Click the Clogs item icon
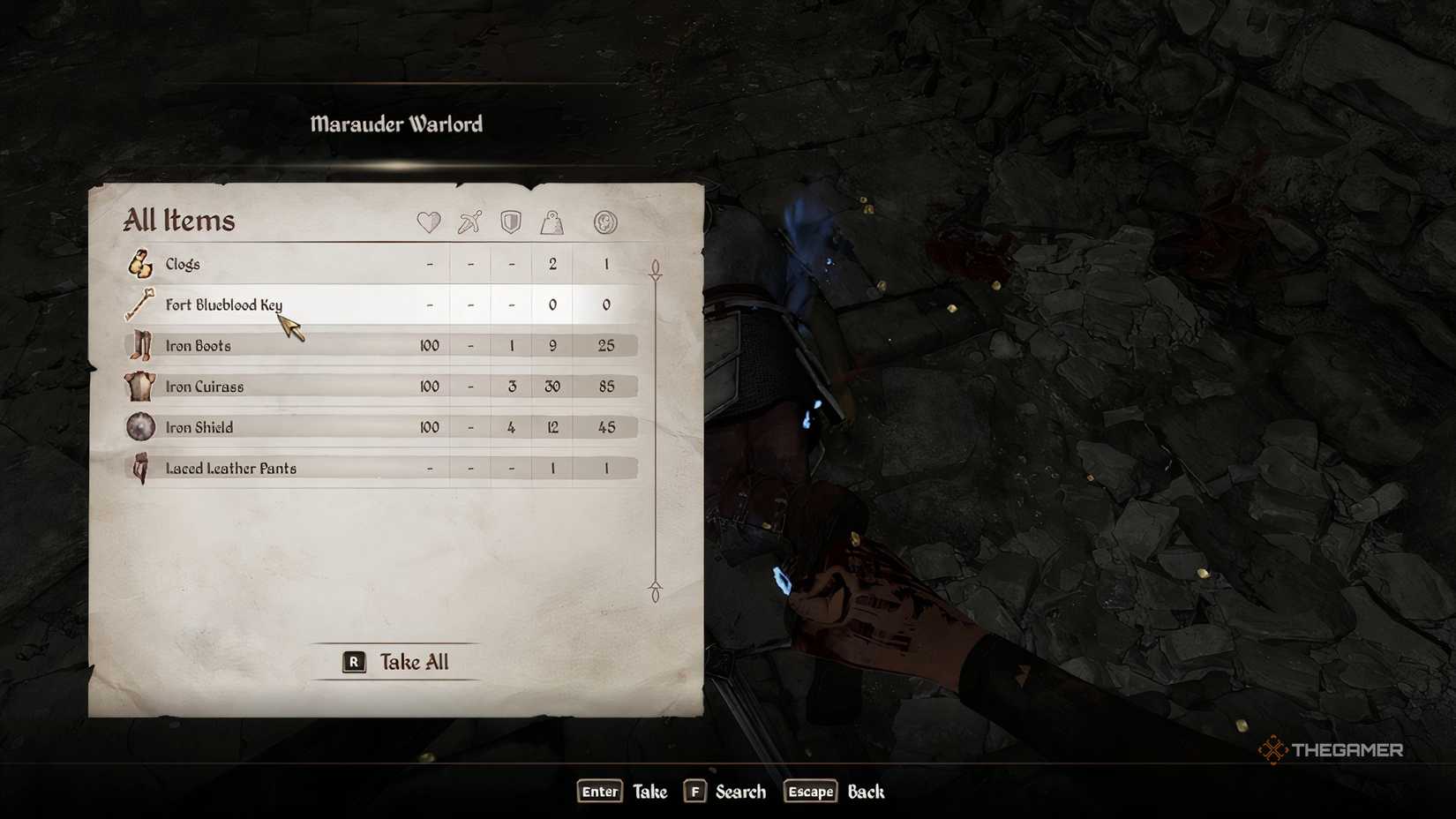Viewport: 1456px width, 819px height. pos(139,263)
